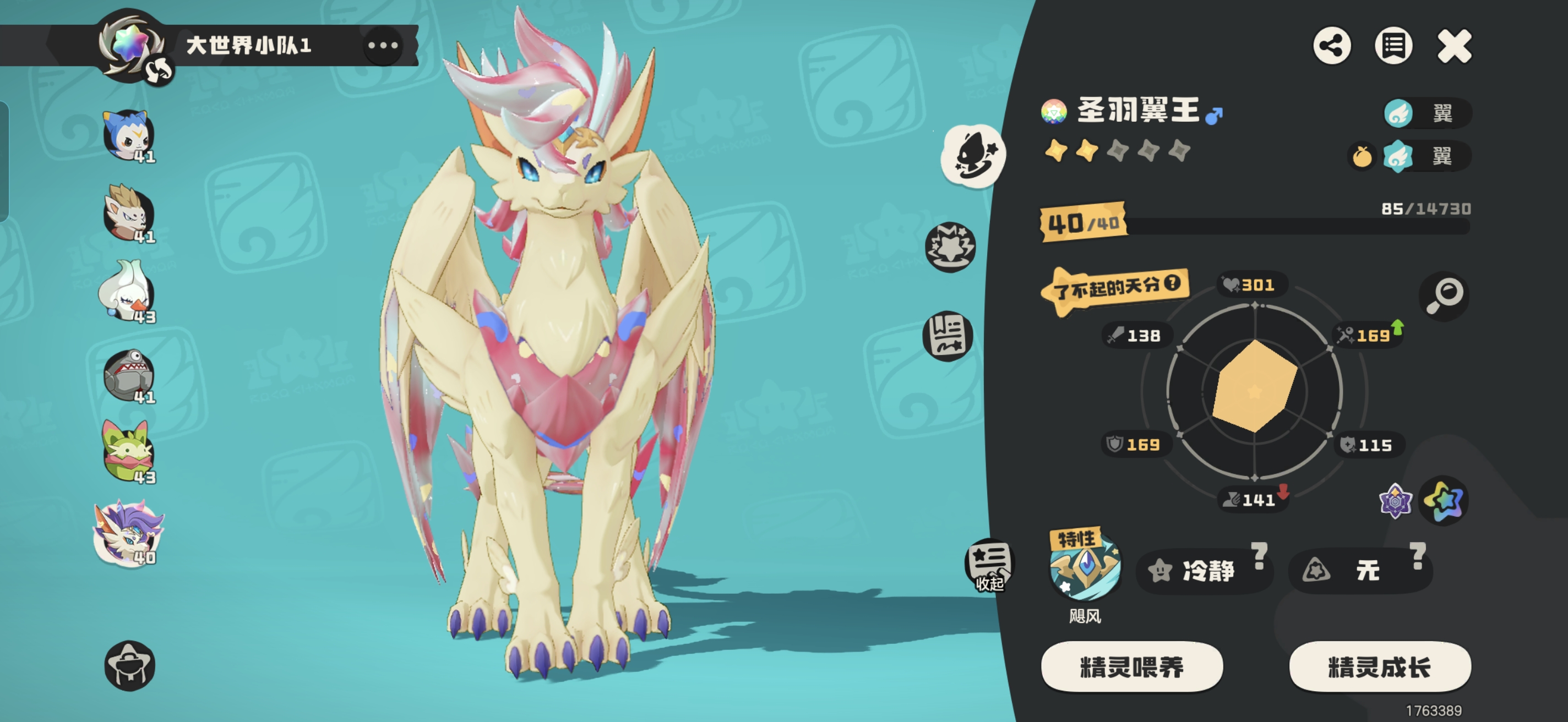Select the blue cat spirit portrait

click(128, 135)
